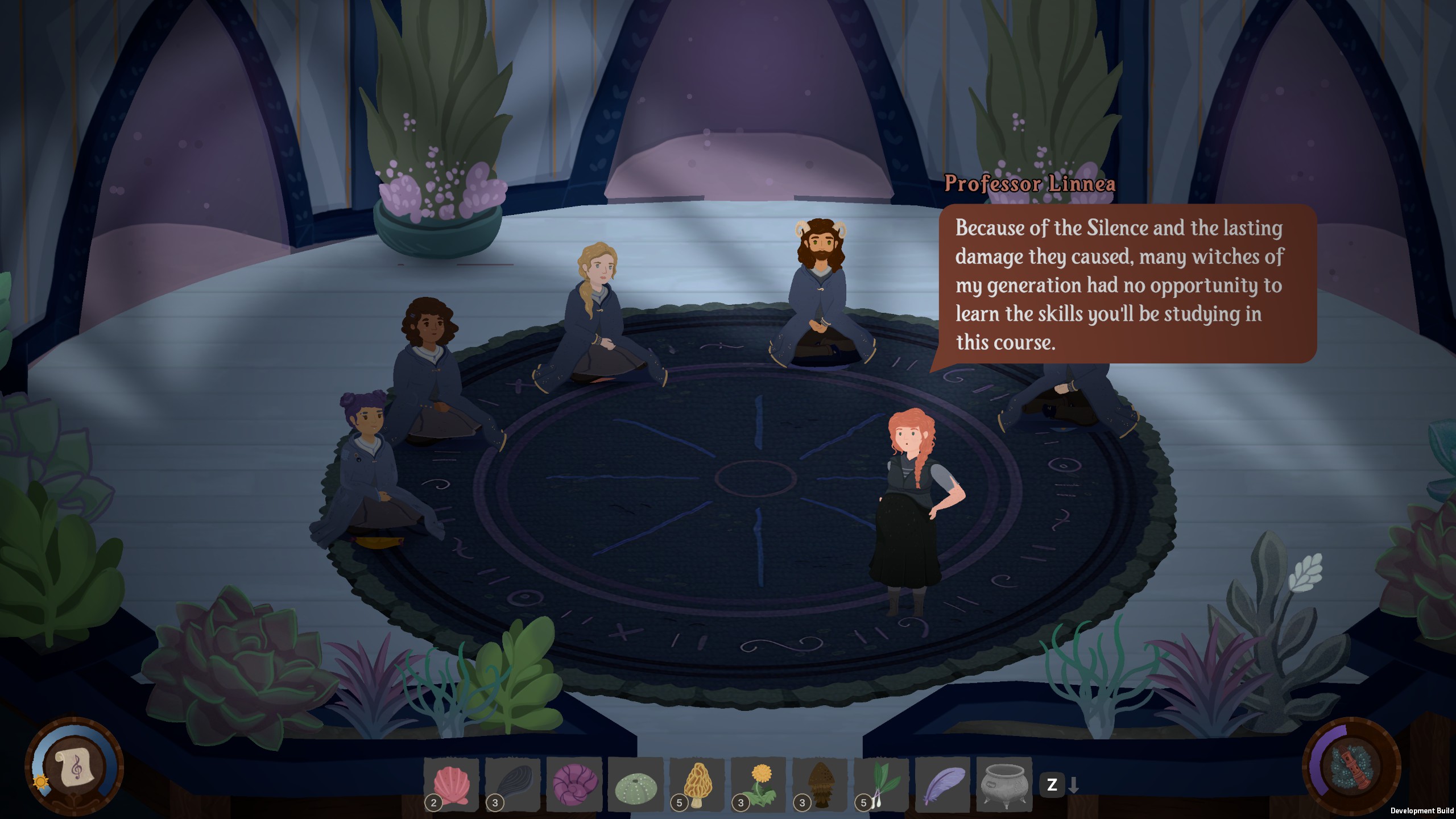The height and width of the screenshot is (819, 1456).
Task: Select the brown shaggy mushroom slot
Action: coord(820,785)
